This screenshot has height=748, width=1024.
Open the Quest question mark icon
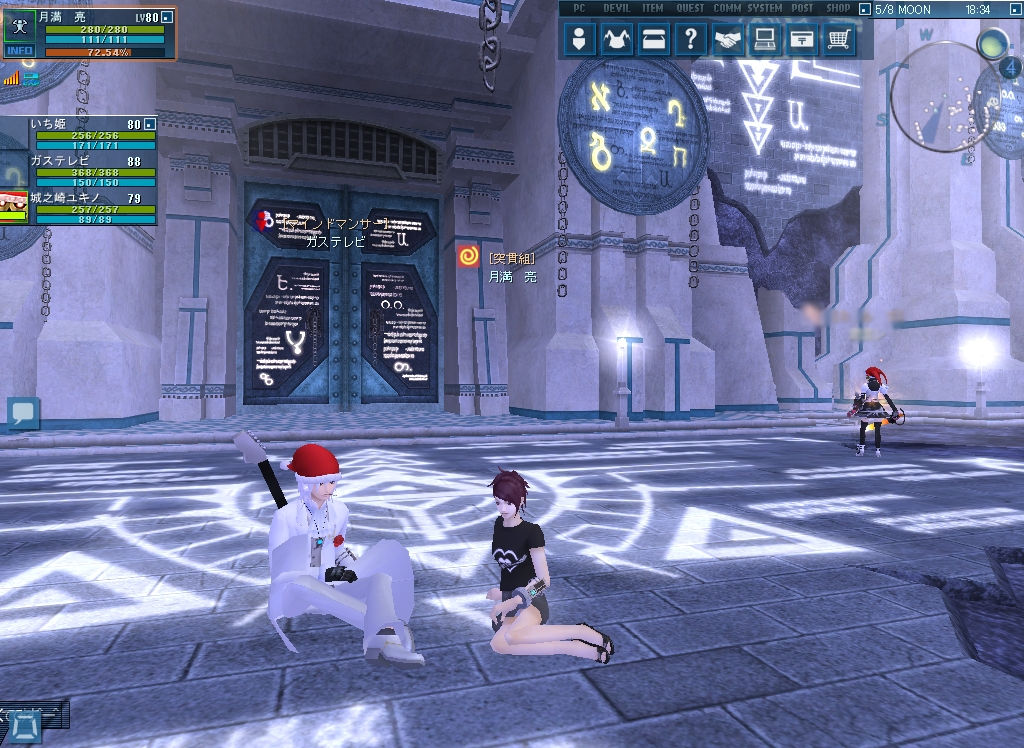coord(690,40)
